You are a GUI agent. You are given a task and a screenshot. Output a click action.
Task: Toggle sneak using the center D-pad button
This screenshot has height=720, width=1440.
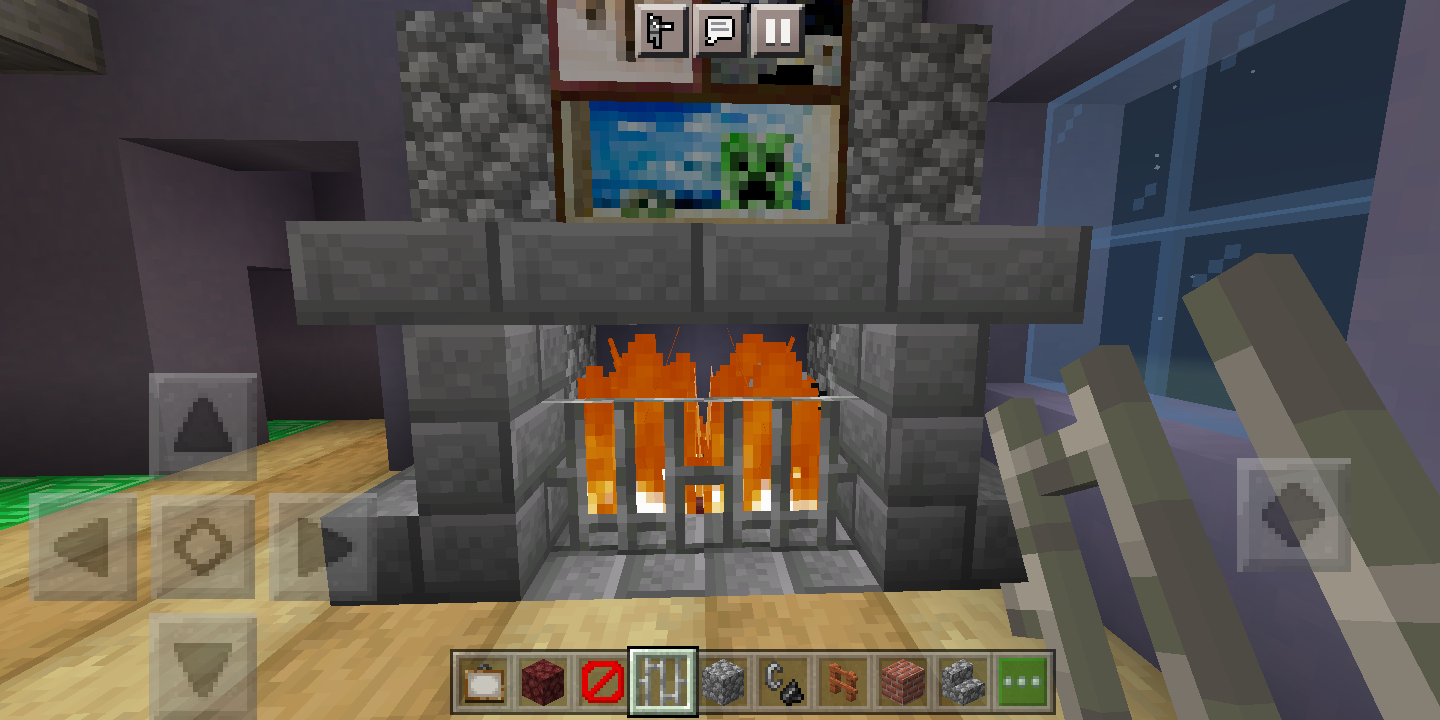[x=203, y=543]
